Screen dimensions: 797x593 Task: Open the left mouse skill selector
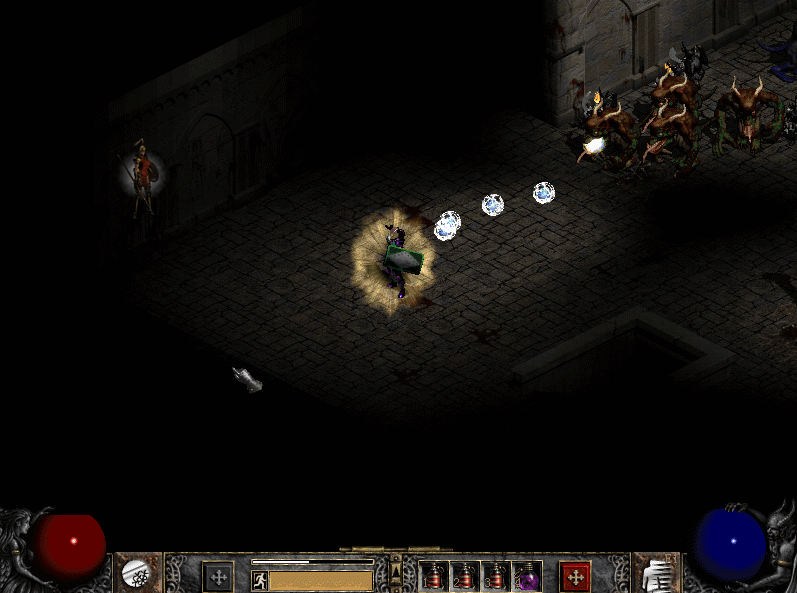point(137,574)
